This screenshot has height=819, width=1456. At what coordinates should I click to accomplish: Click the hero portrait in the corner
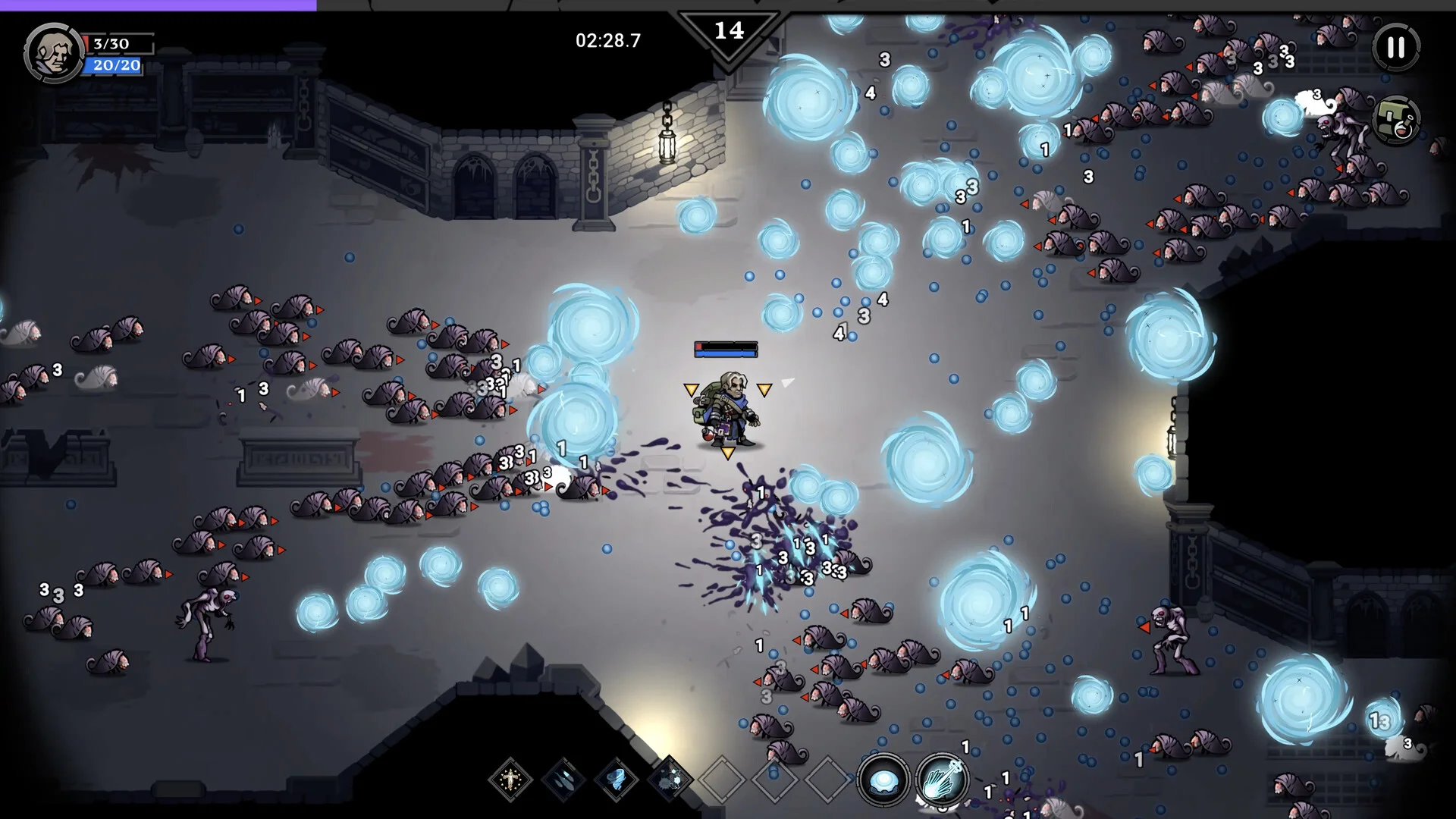tap(53, 52)
